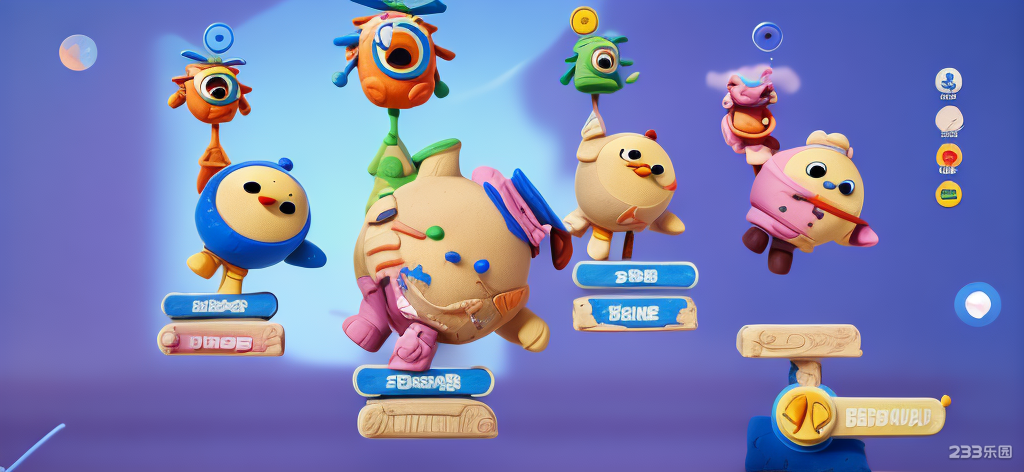Screen dimensions: 1024x472
Task: Select the pink plaque below the blue-hooded character
Action: (221, 339)
